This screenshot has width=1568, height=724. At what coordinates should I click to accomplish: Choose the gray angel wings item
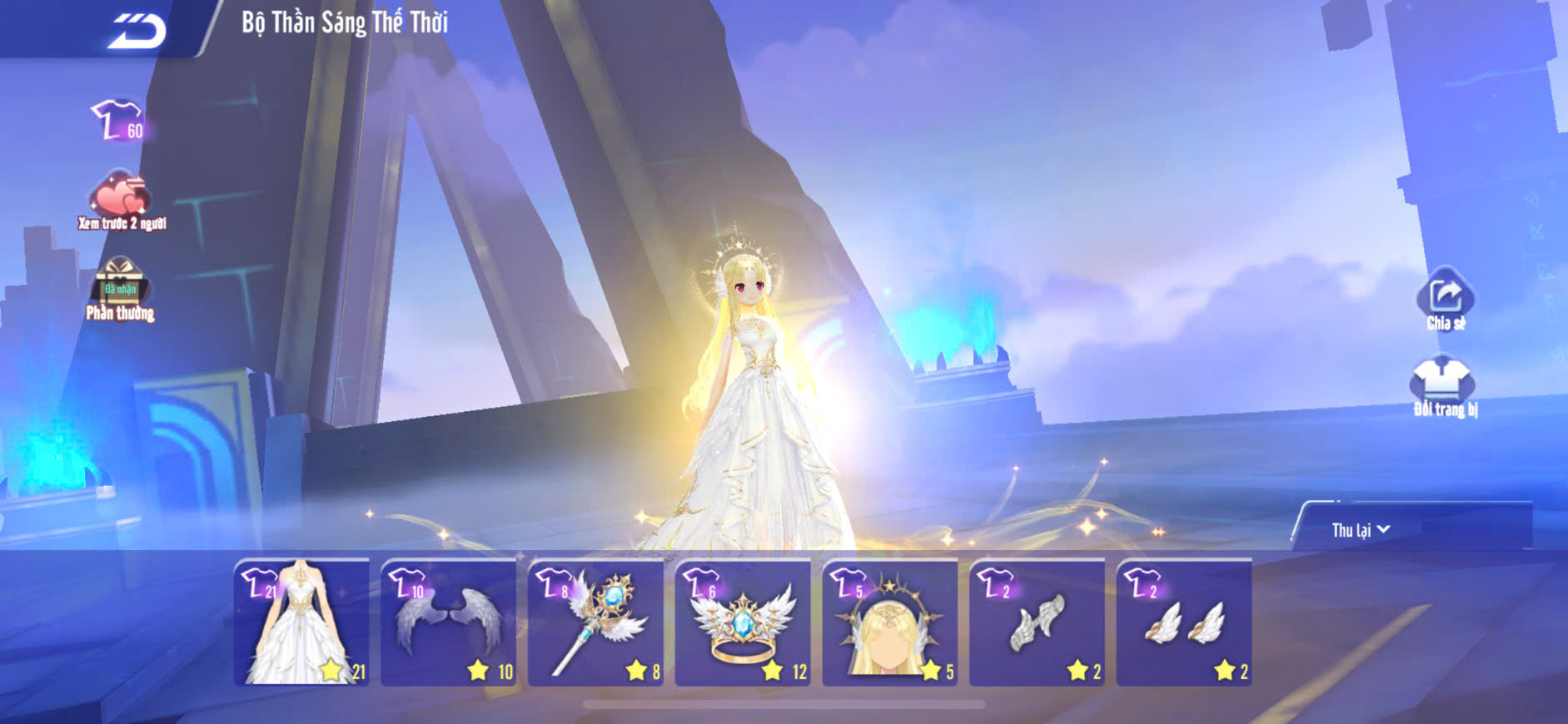click(x=449, y=622)
